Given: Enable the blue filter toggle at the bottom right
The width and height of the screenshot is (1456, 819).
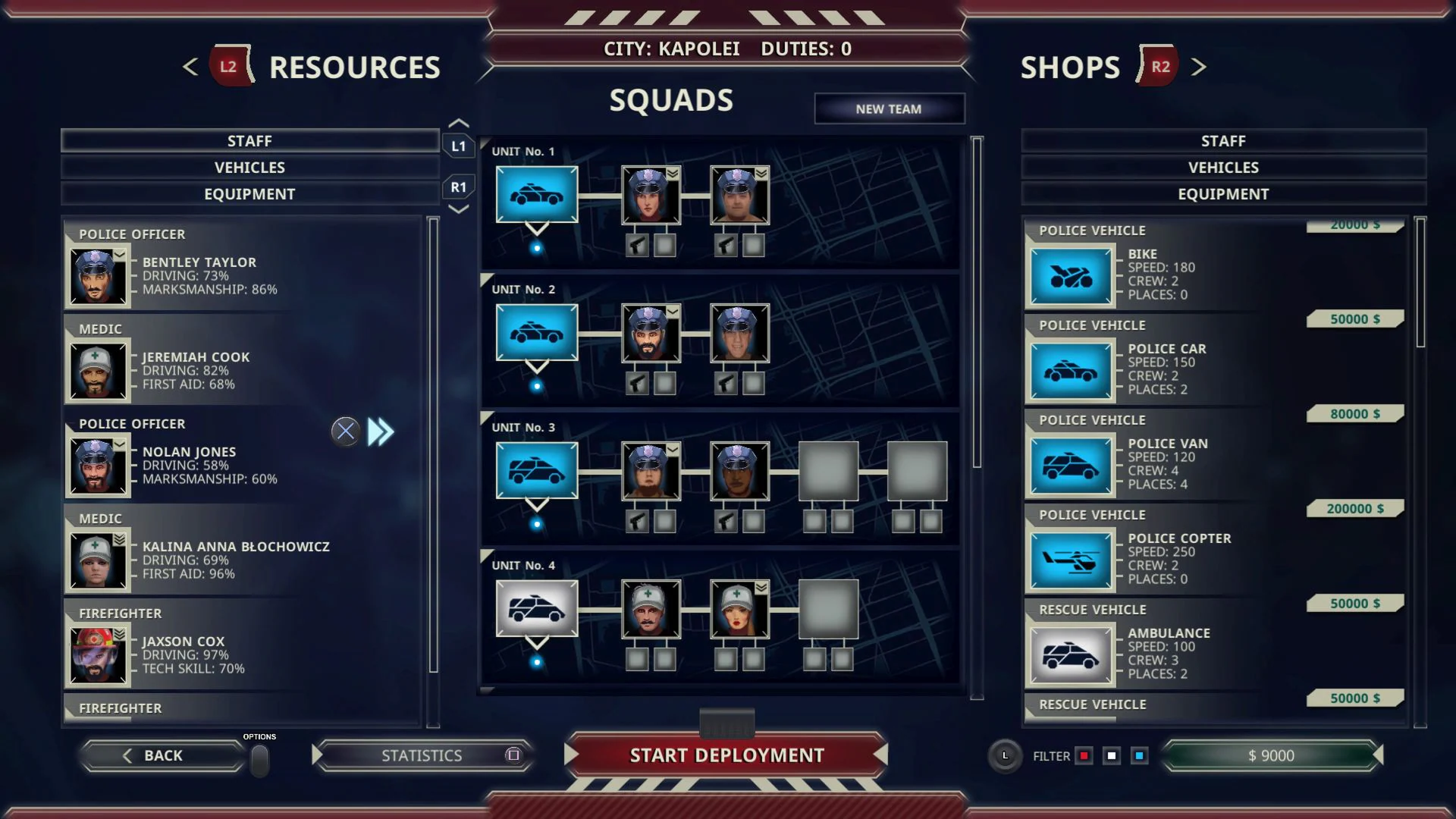Looking at the screenshot, I should click(x=1139, y=755).
